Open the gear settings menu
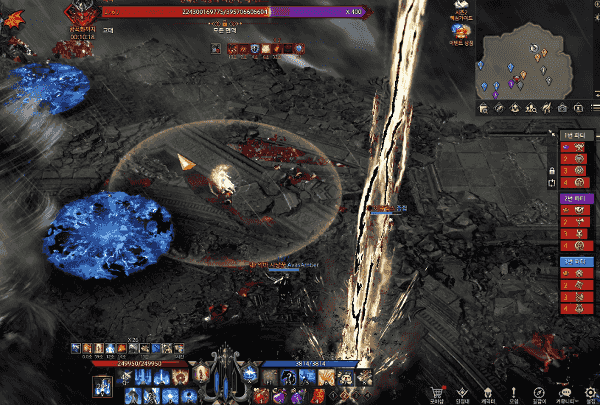 click(x=590, y=392)
